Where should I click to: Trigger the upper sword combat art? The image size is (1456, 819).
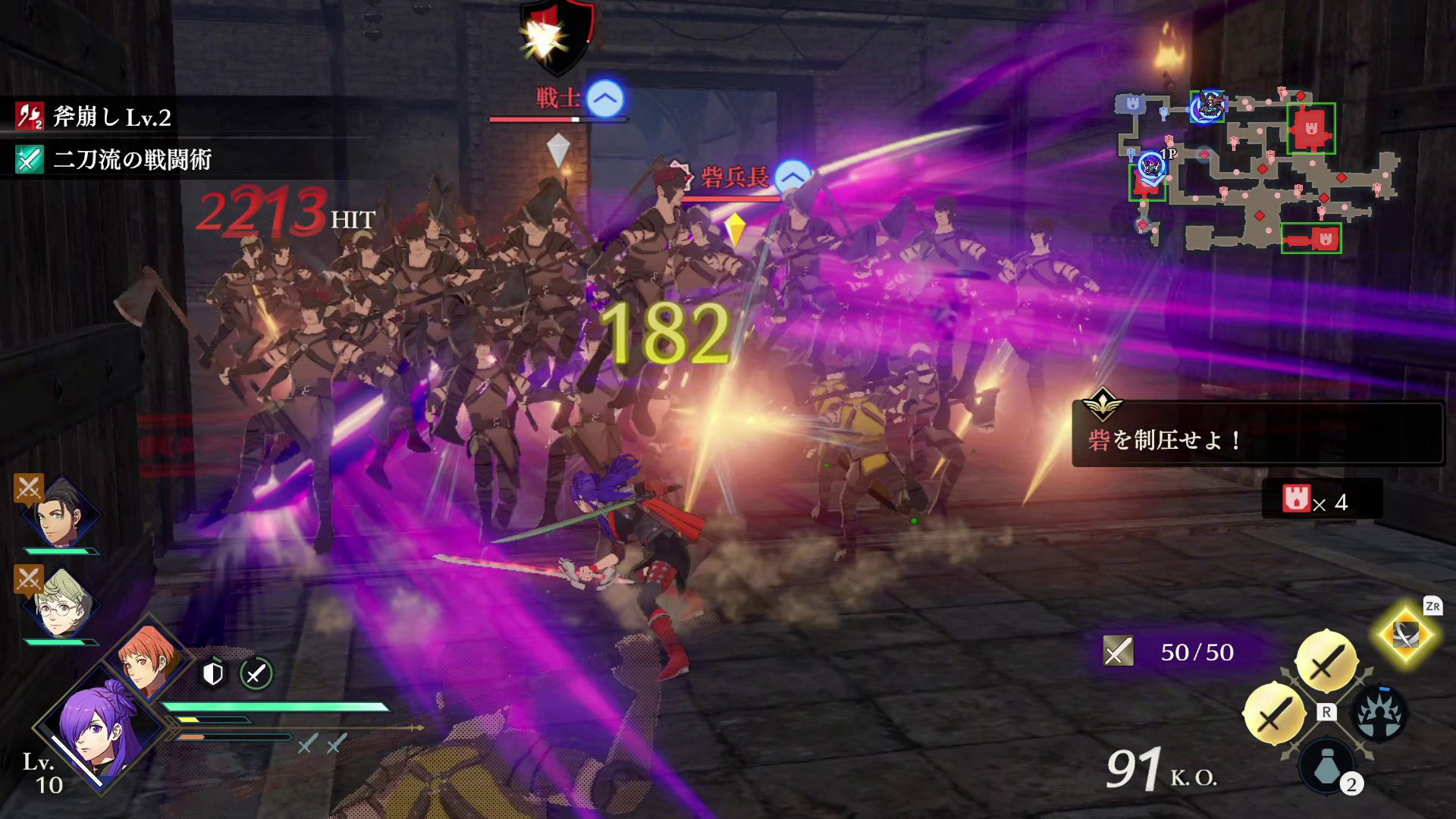click(x=1326, y=661)
